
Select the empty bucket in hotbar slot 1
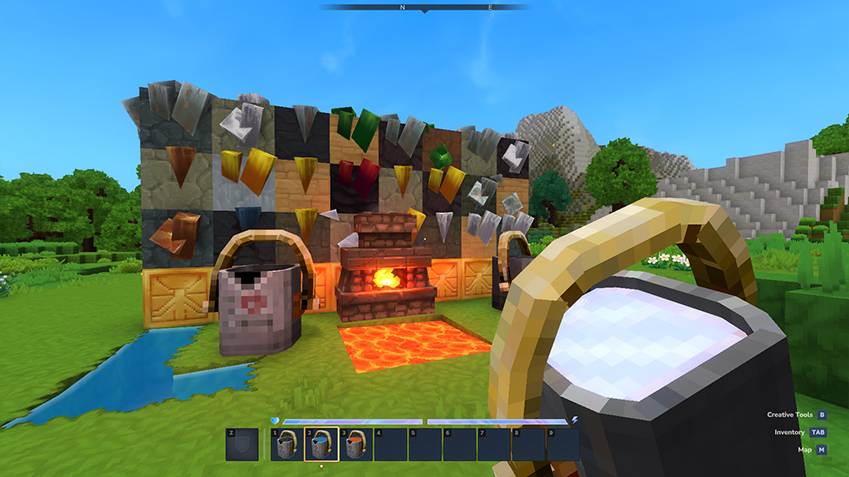[x=286, y=444]
